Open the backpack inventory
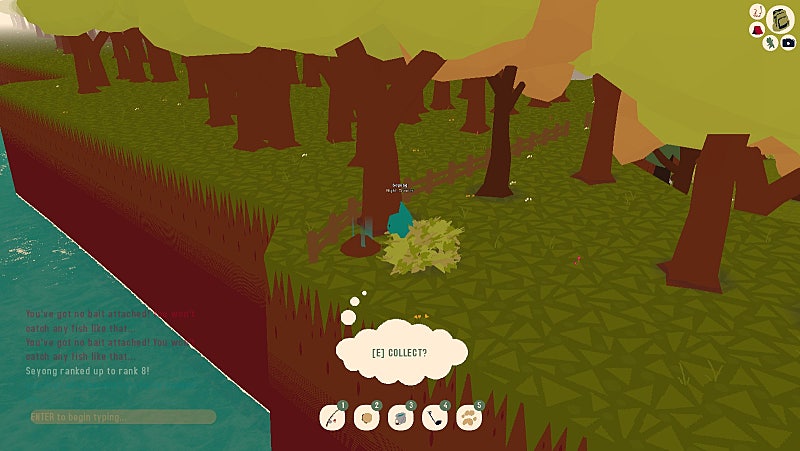The height and width of the screenshot is (451, 800). [779, 19]
